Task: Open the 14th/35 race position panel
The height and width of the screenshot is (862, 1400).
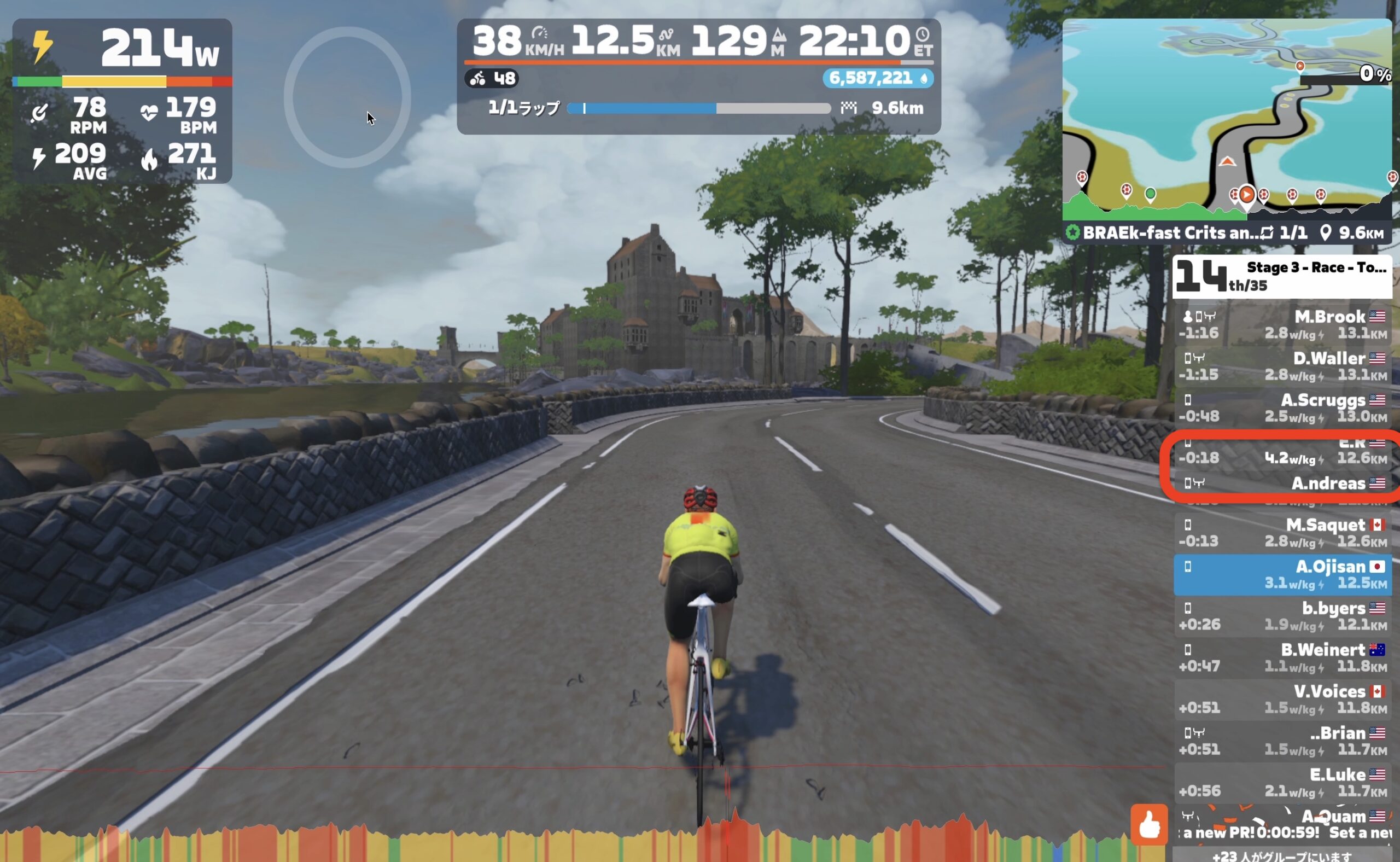Action: tap(1281, 277)
